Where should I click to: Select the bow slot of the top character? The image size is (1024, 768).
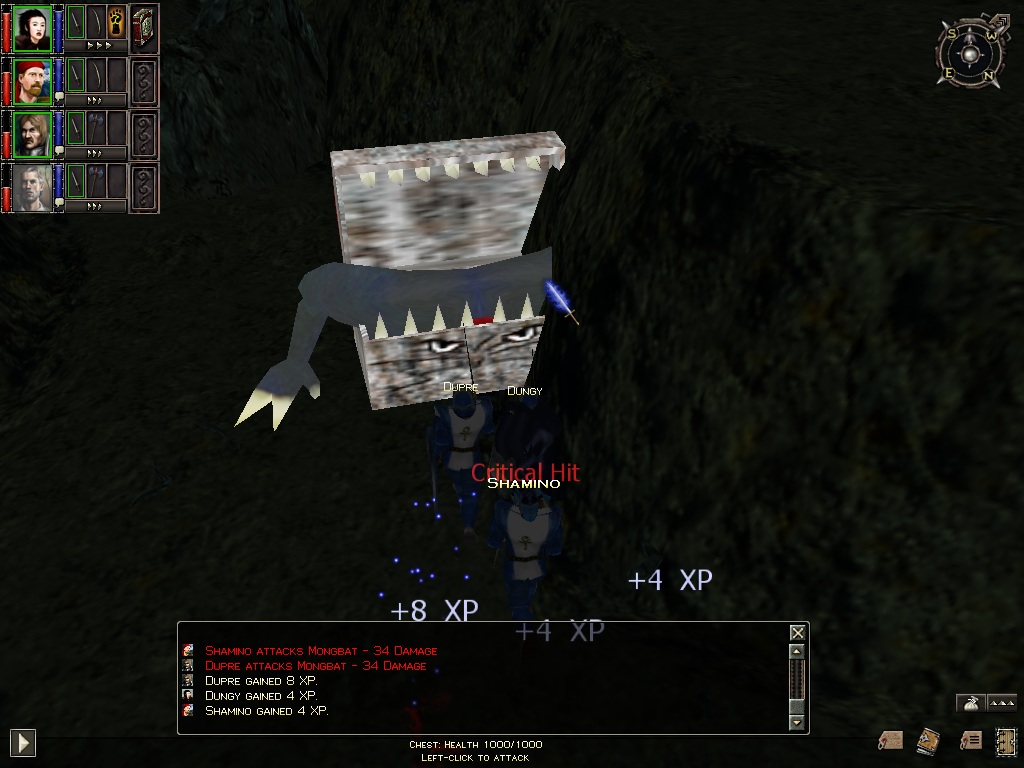tap(96, 21)
